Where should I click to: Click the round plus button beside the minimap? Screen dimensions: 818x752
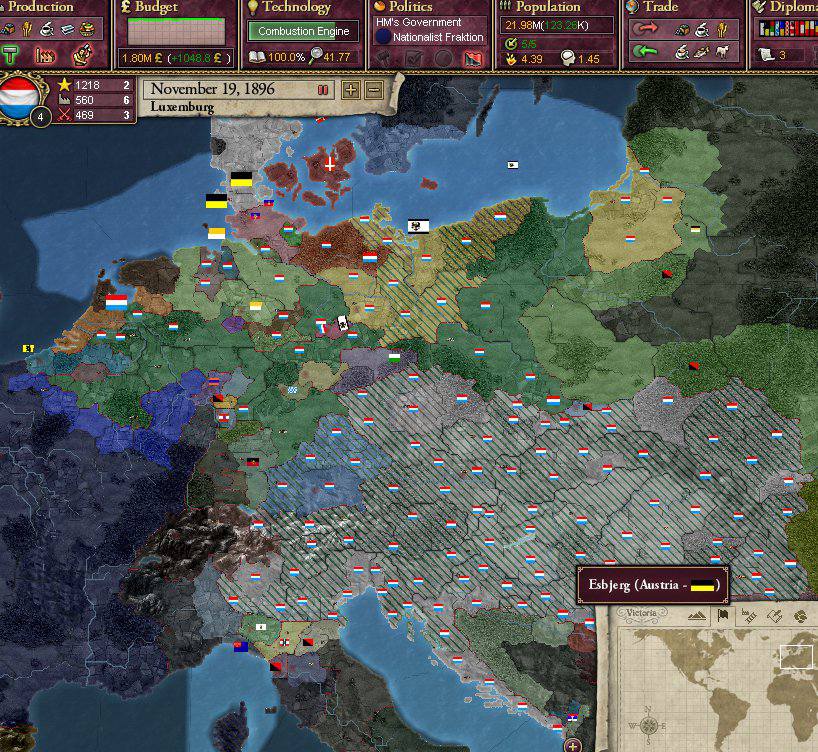[x=573, y=745]
